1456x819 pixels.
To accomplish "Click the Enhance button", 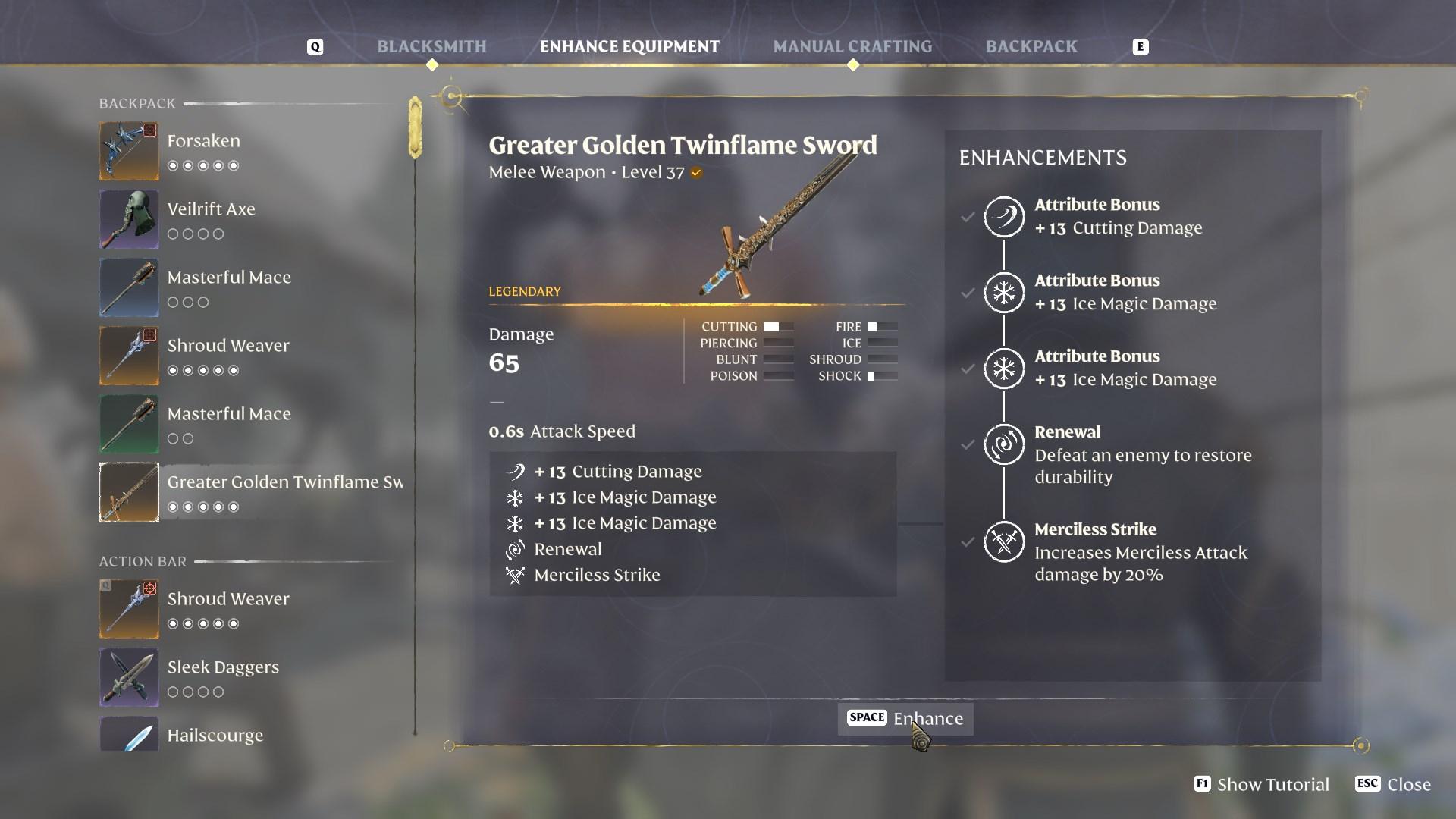I will pyautogui.click(x=905, y=718).
